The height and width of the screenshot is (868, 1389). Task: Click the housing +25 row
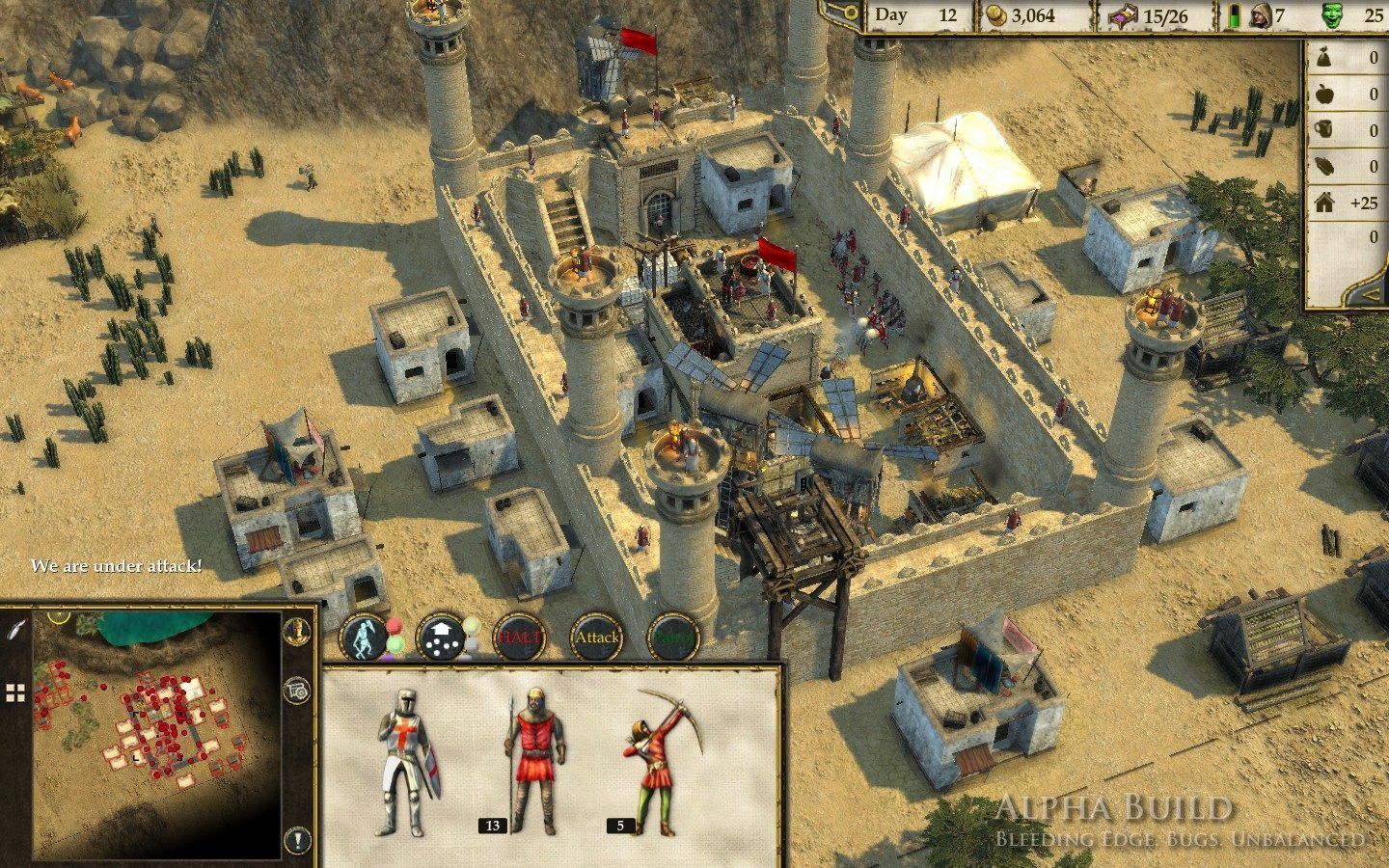point(1346,203)
